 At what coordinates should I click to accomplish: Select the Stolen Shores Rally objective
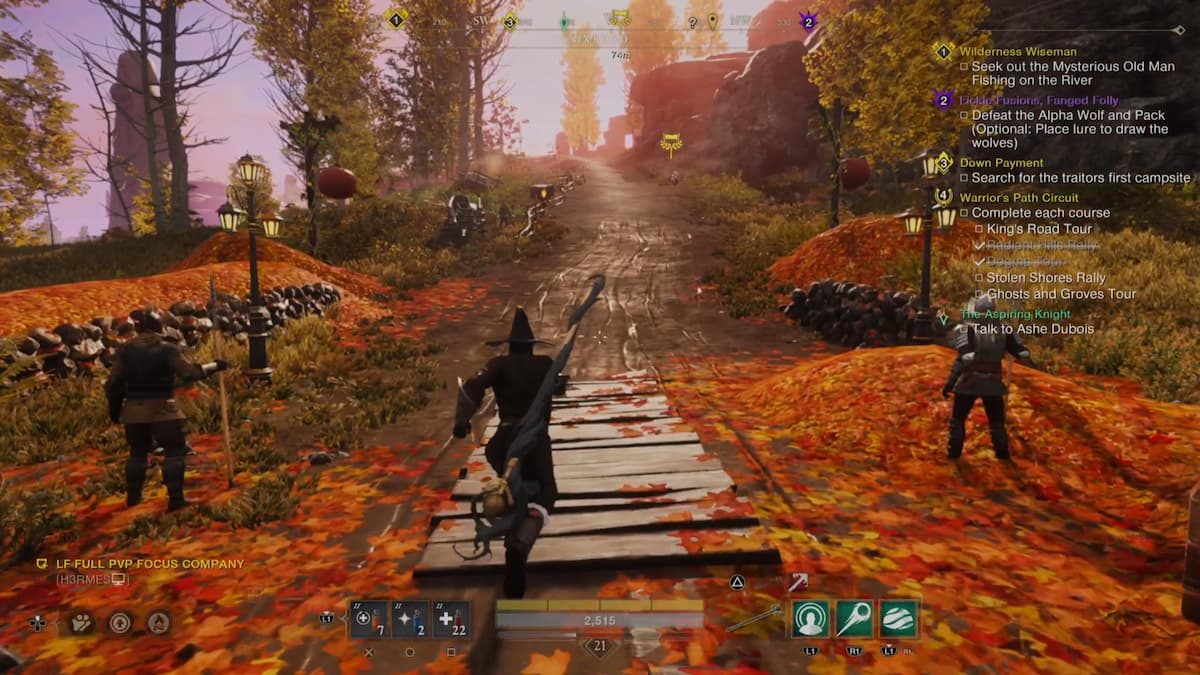1045,277
